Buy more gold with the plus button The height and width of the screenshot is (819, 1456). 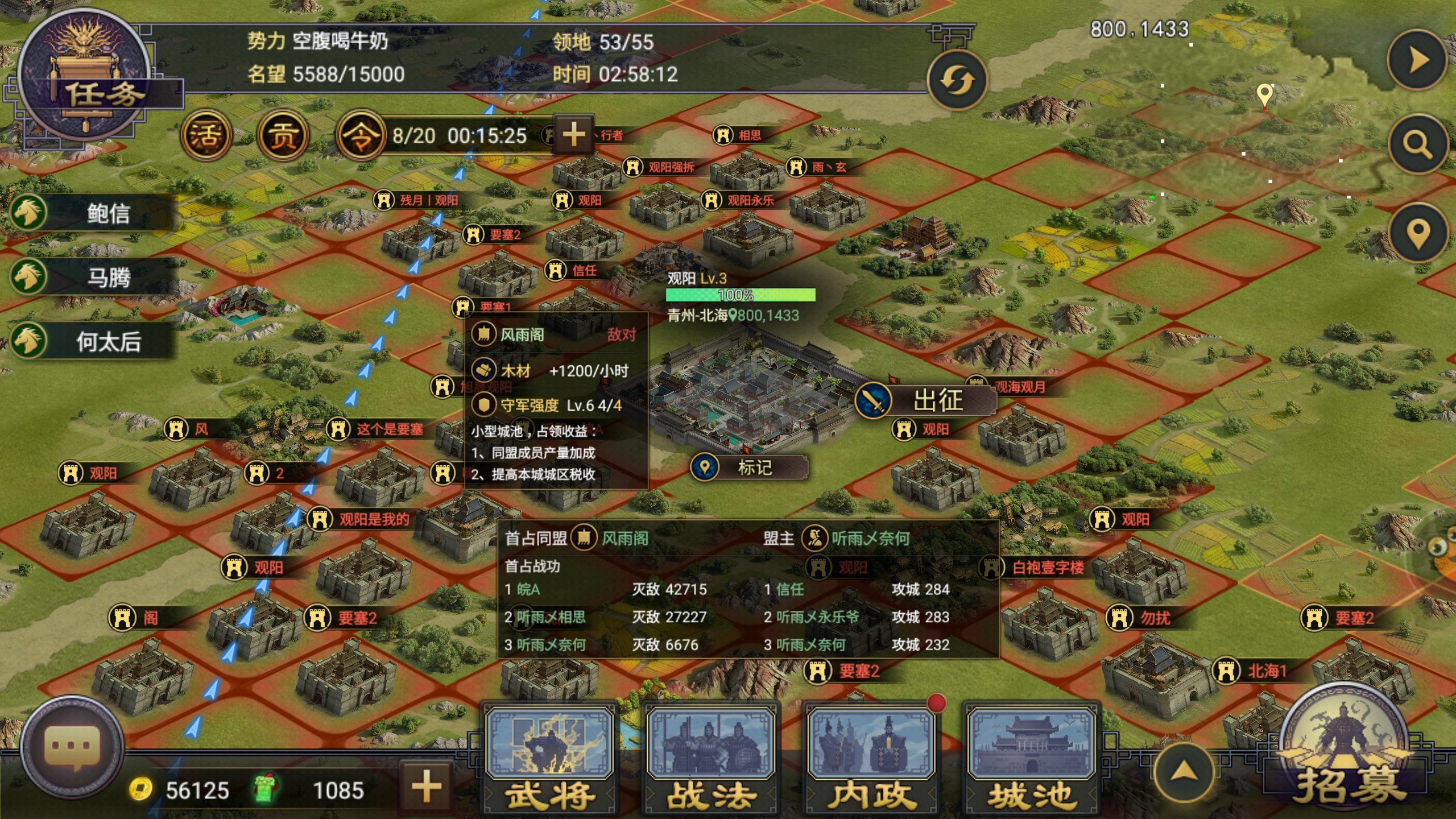[x=427, y=788]
